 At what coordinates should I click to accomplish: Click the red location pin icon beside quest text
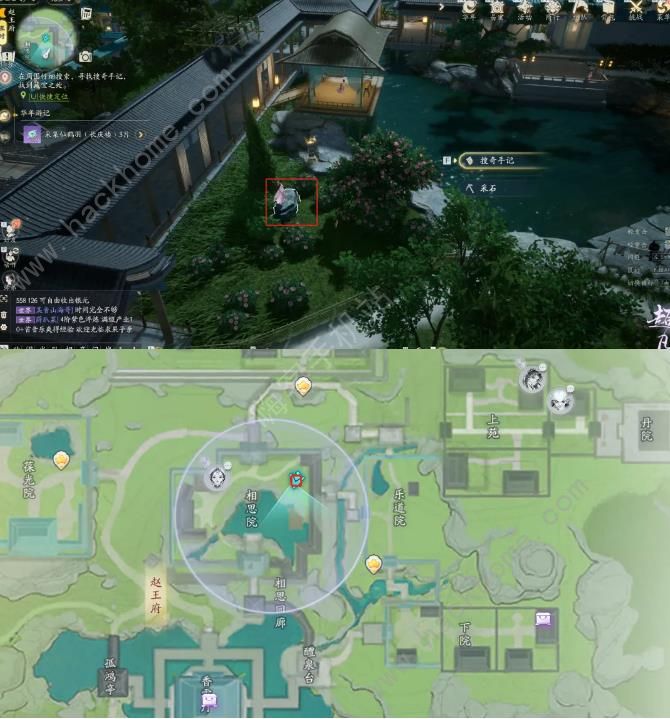(7, 77)
